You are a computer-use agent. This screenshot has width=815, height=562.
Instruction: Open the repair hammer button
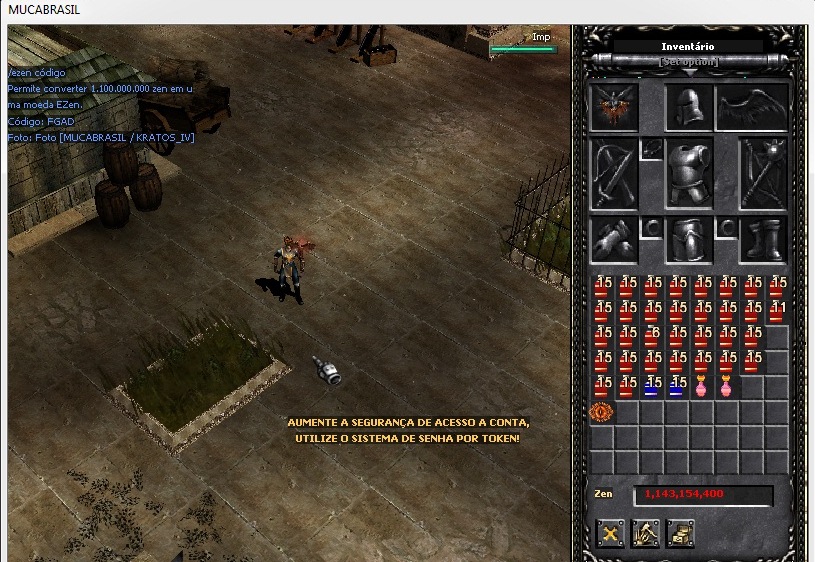[645, 534]
